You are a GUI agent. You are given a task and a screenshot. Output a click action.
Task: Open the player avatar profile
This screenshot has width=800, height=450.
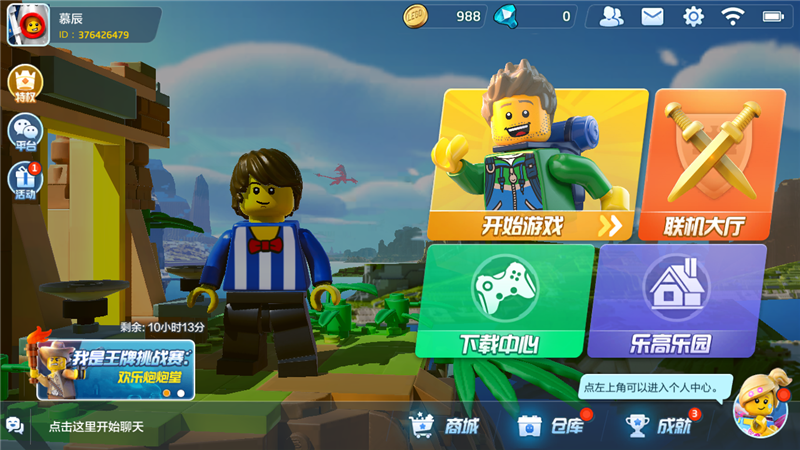point(28,25)
